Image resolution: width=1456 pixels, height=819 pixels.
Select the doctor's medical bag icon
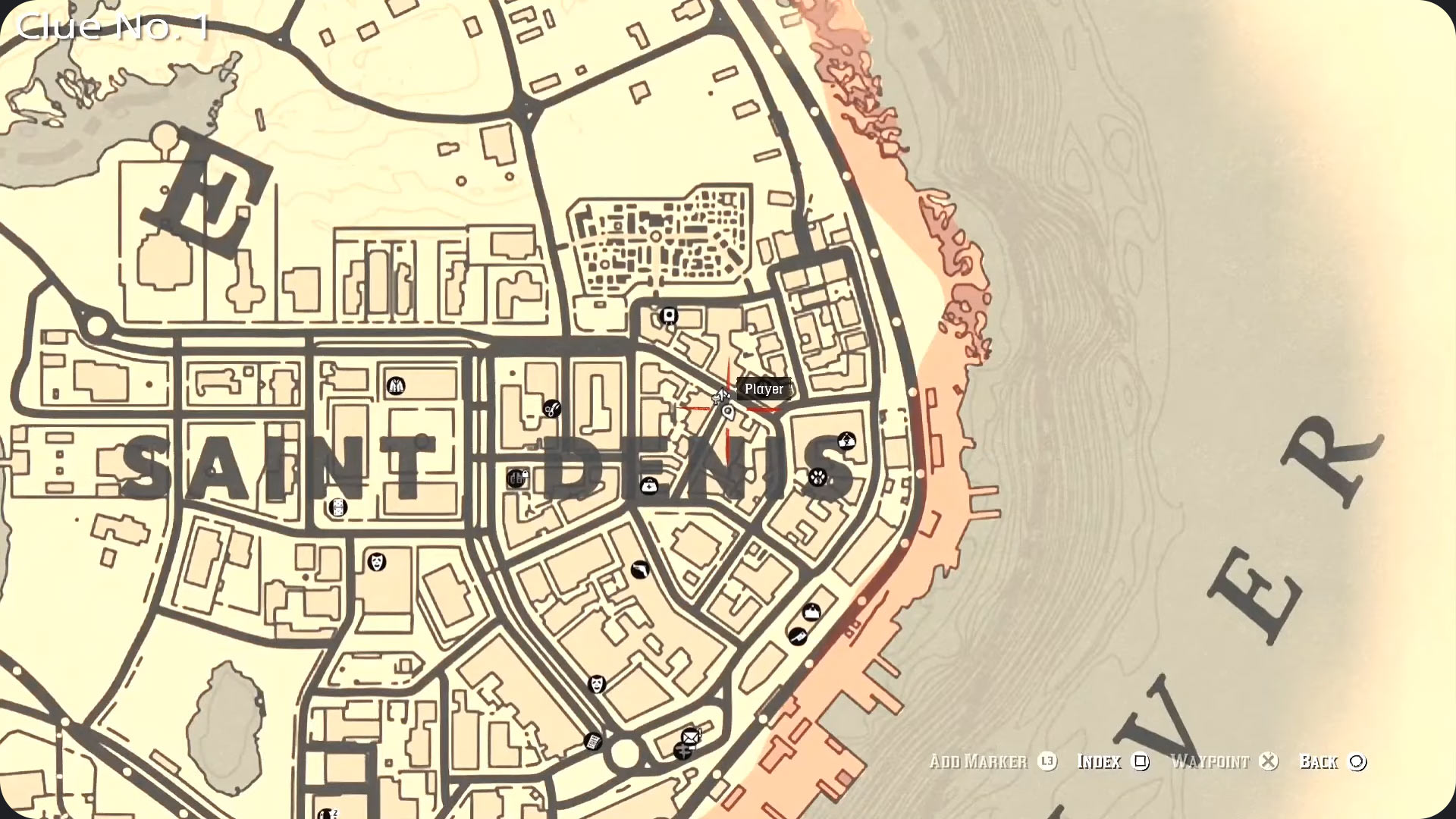649,486
